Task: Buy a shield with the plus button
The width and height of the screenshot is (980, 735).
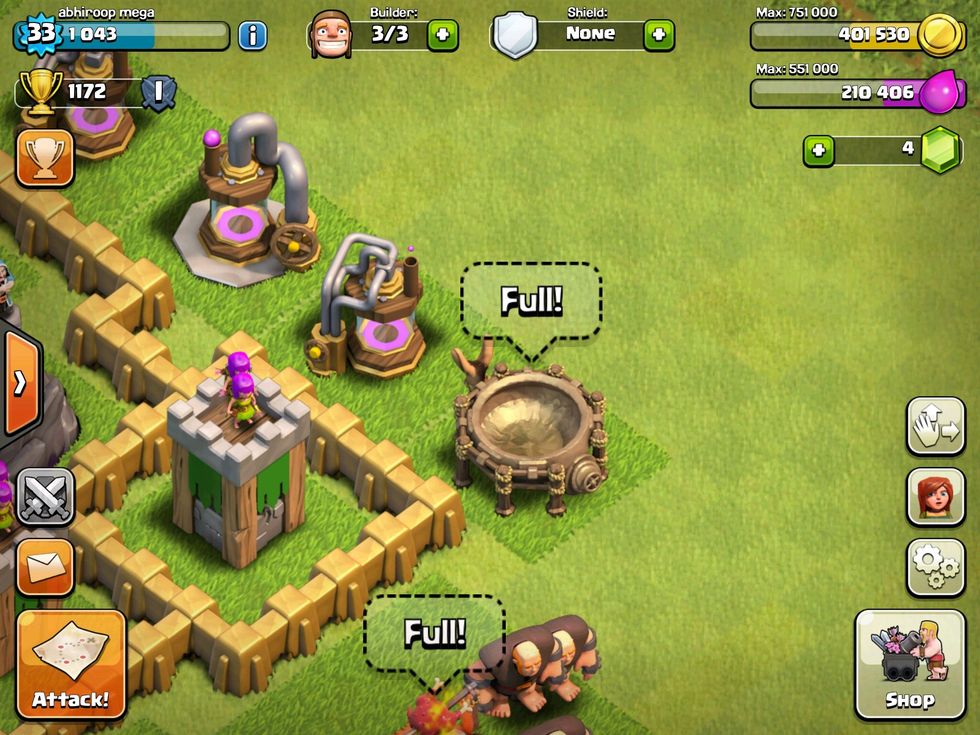Action: point(658,35)
